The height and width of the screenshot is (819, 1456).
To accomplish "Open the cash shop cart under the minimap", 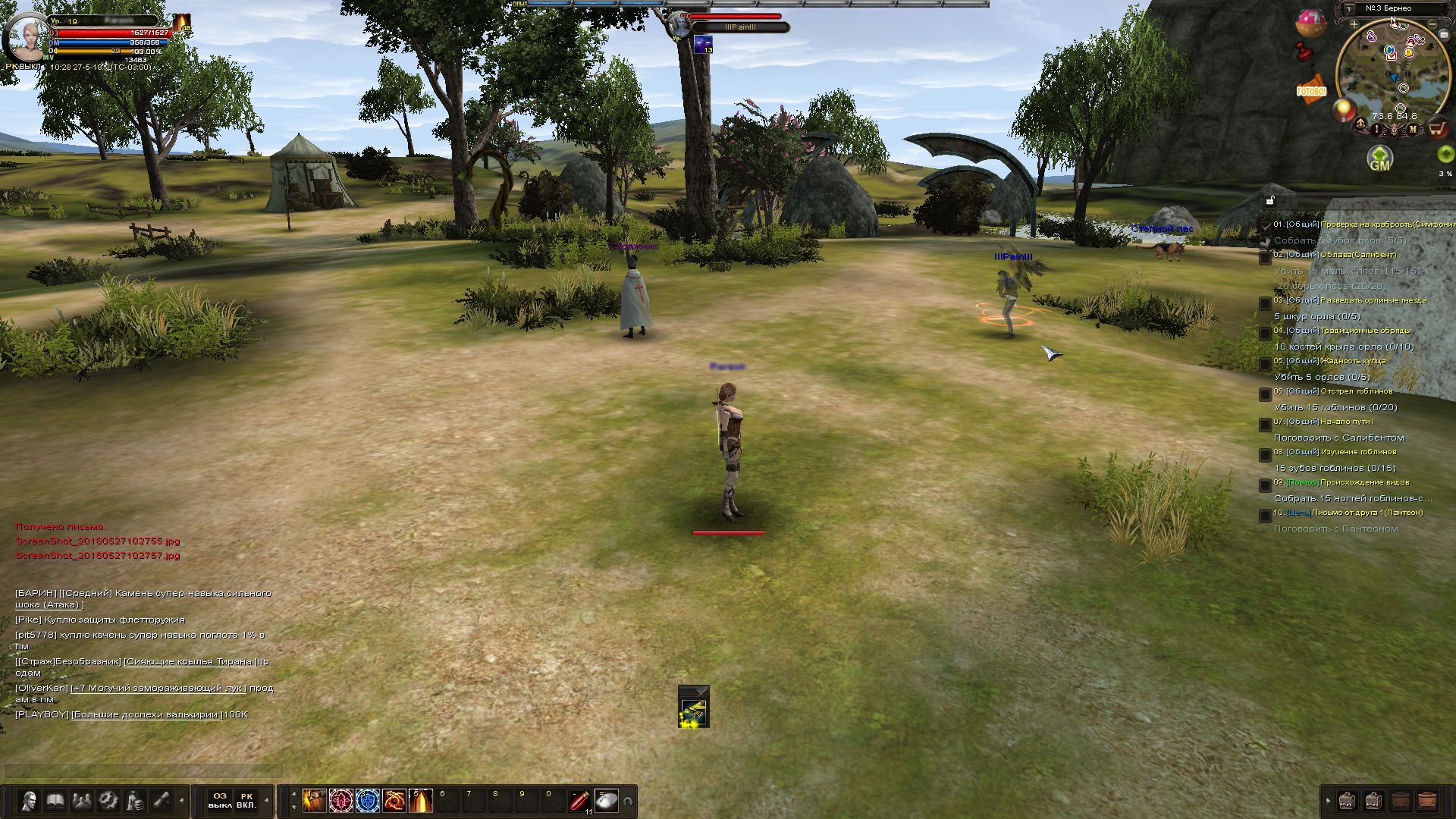I will click(1436, 127).
